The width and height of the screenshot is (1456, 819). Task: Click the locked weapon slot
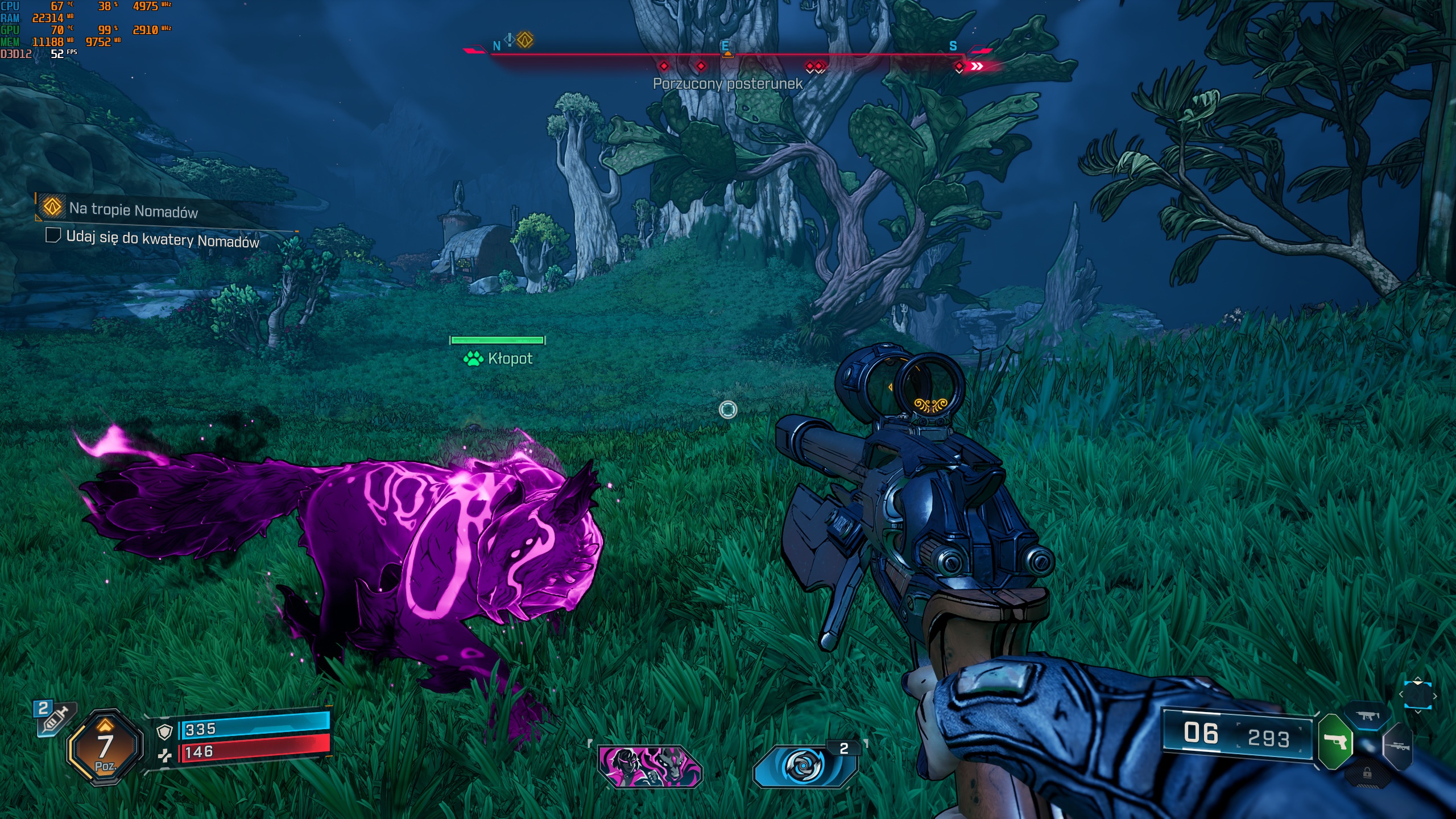(x=1367, y=773)
